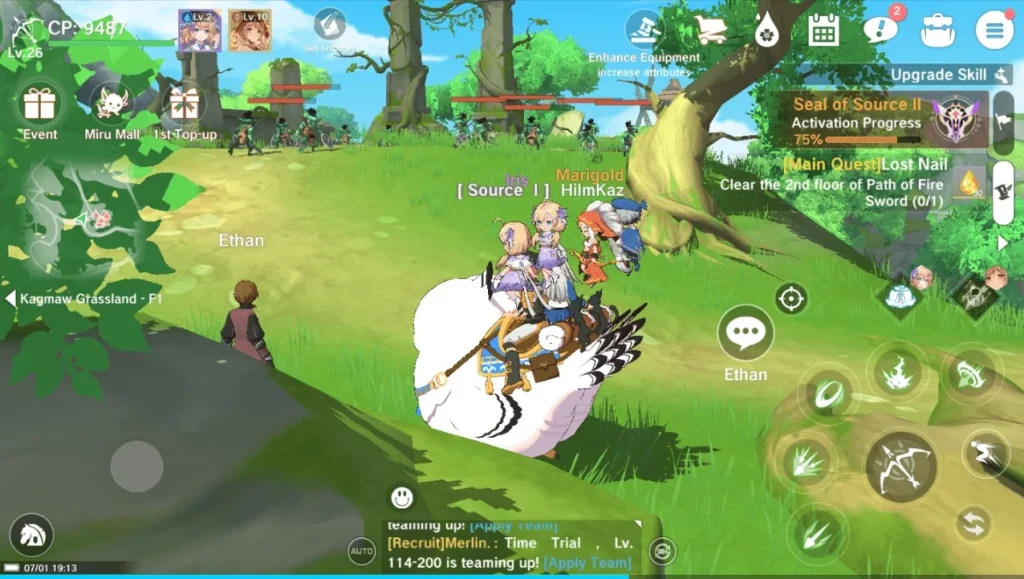
Task: Toggle the AUTO battle button
Action: click(x=361, y=550)
